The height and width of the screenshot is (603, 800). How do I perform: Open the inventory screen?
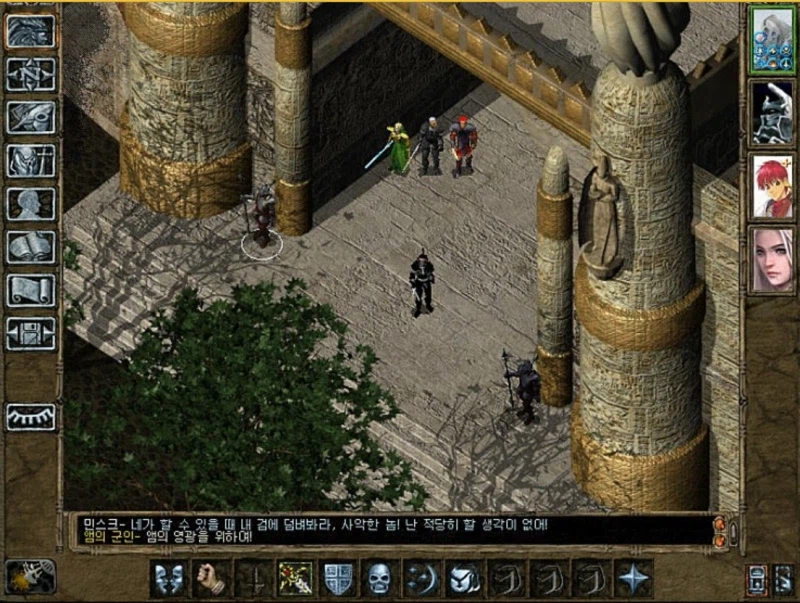click(31, 161)
